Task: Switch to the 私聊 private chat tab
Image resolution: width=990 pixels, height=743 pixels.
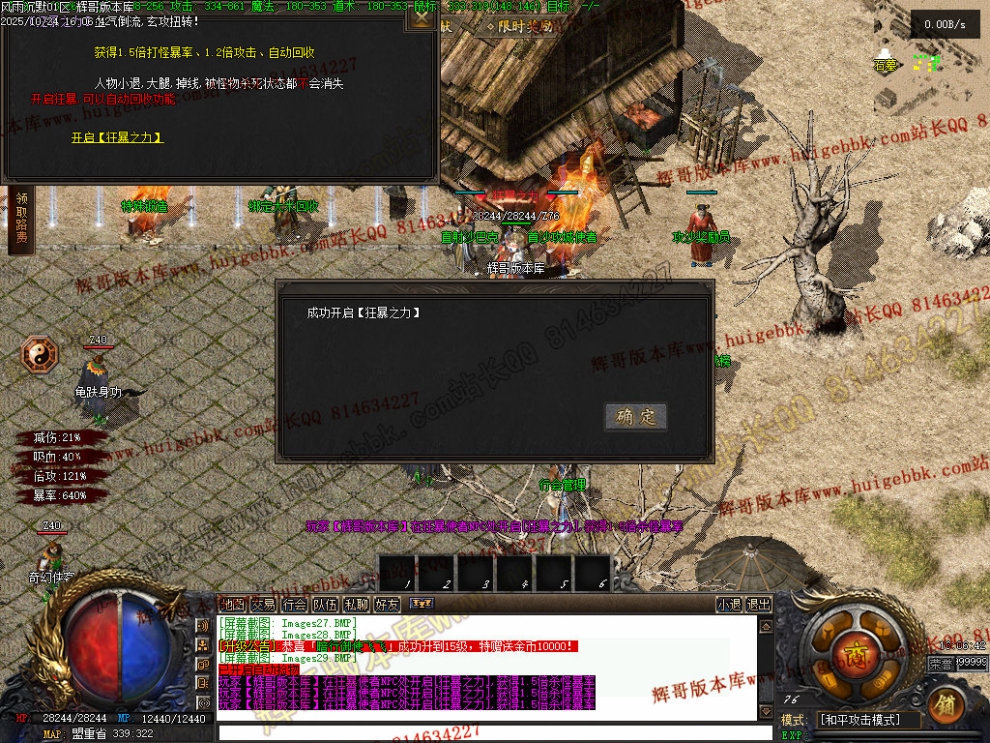Action: (x=356, y=604)
